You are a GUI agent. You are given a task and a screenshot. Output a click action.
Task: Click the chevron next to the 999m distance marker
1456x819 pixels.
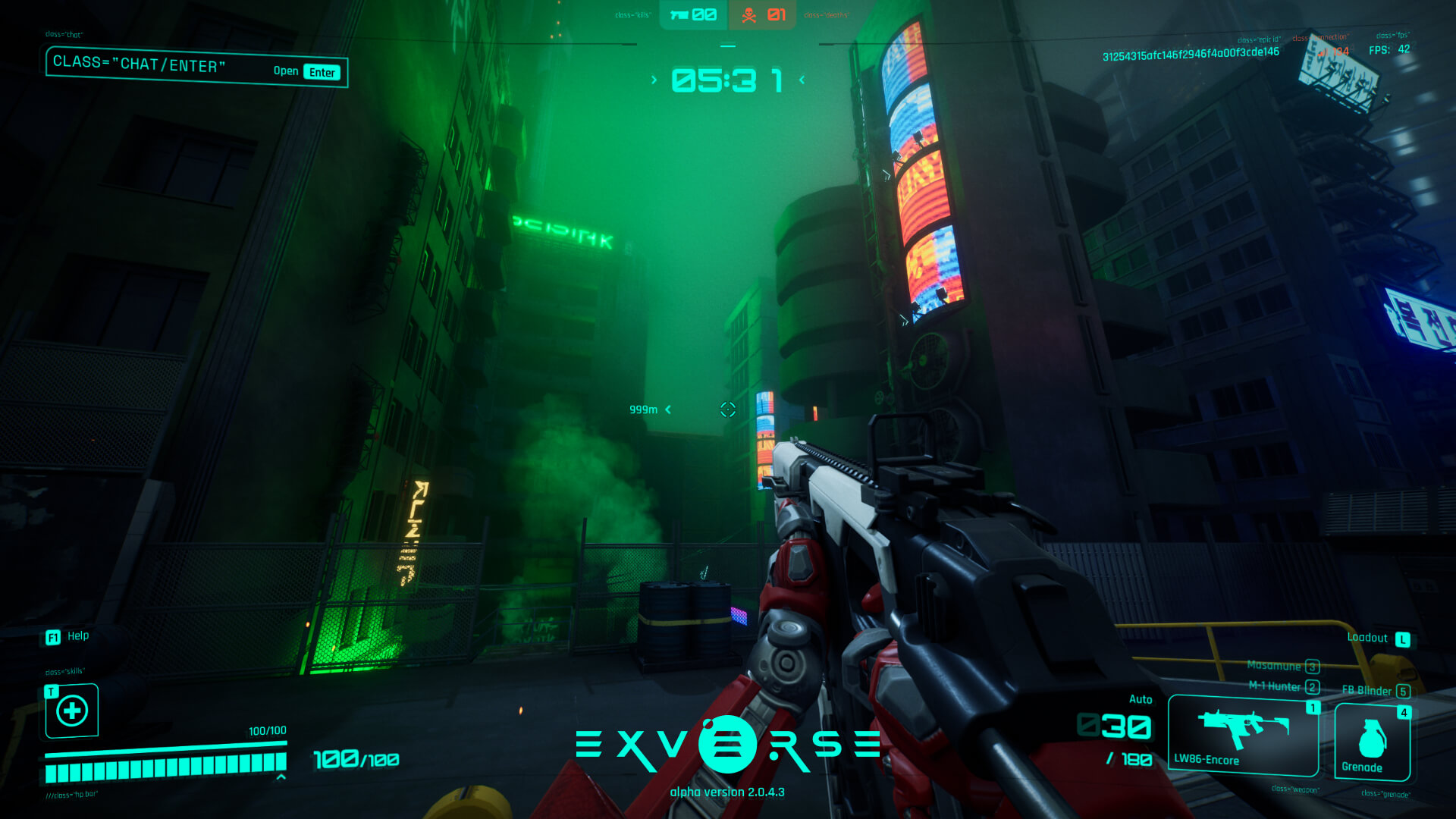(667, 409)
